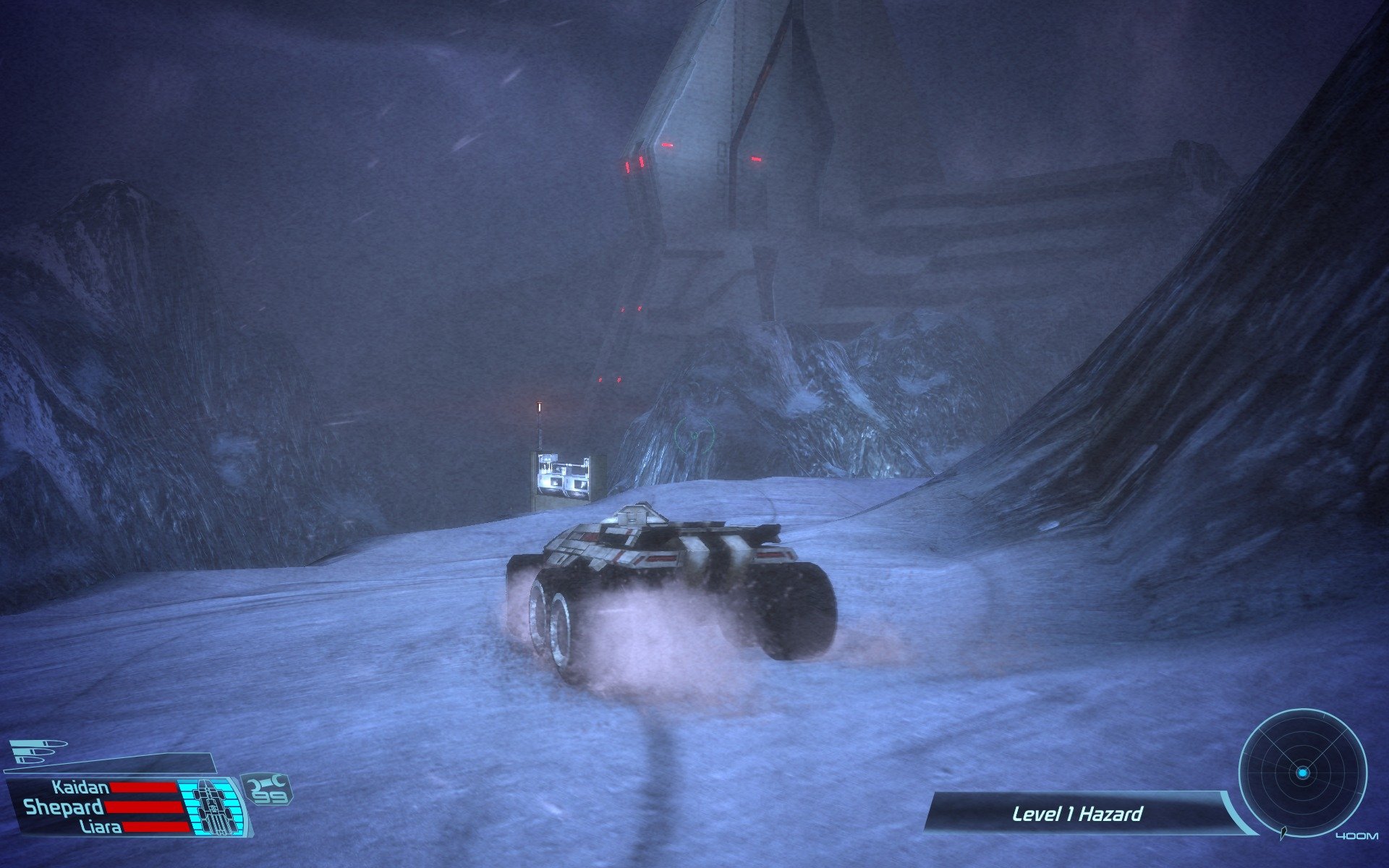The width and height of the screenshot is (1389, 868).
Task: Select Shepard in the squad list
Action: 64,807
